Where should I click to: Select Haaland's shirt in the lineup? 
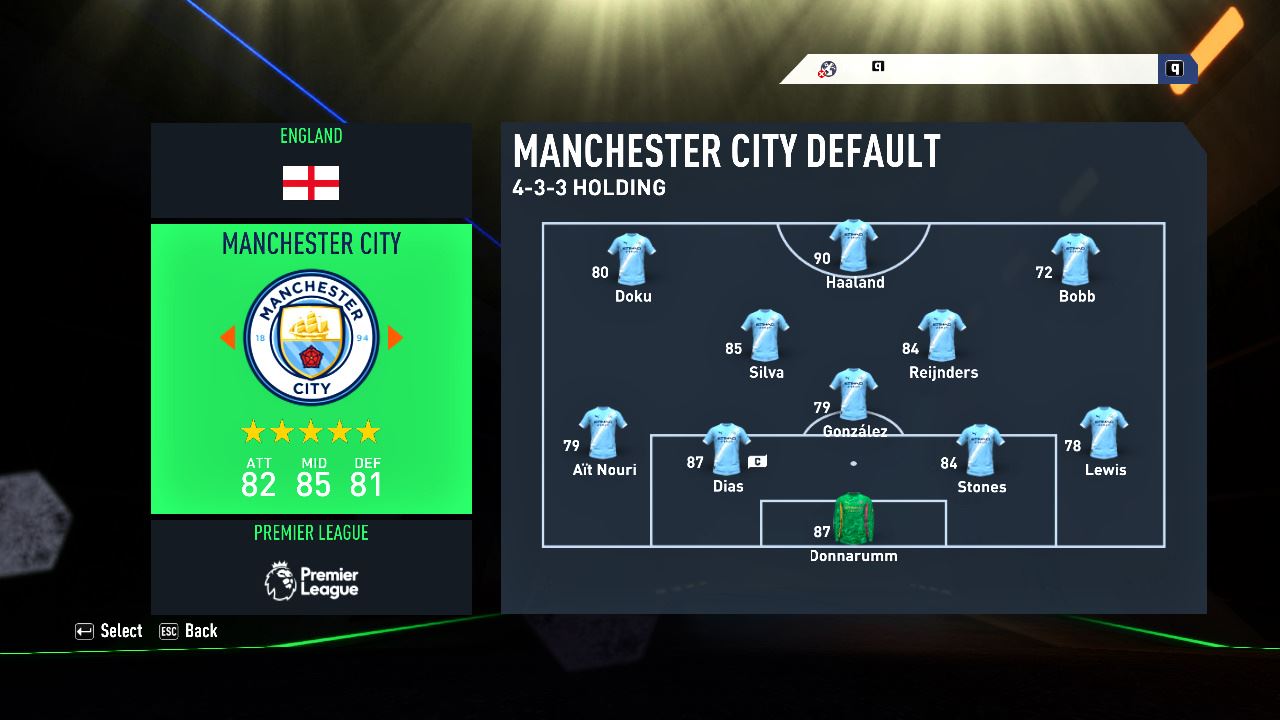[x=853, y=246]
